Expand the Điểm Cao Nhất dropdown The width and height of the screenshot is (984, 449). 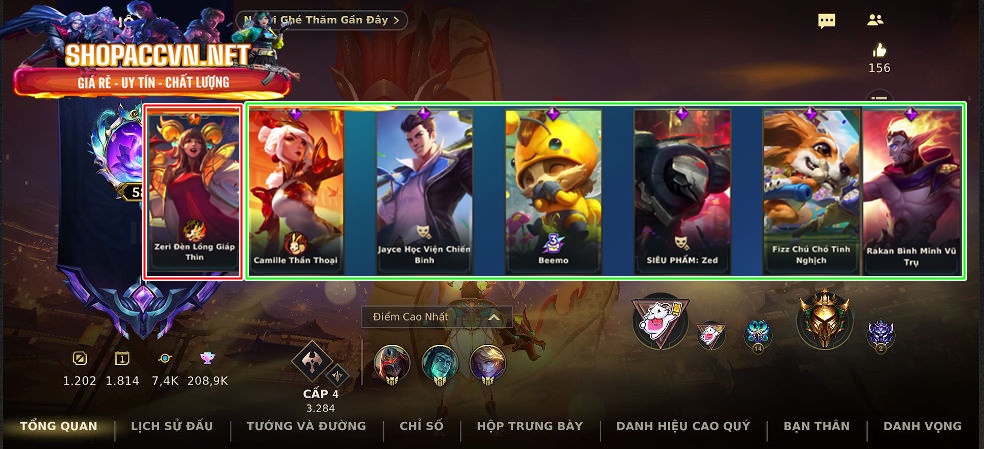pos(437,317)
